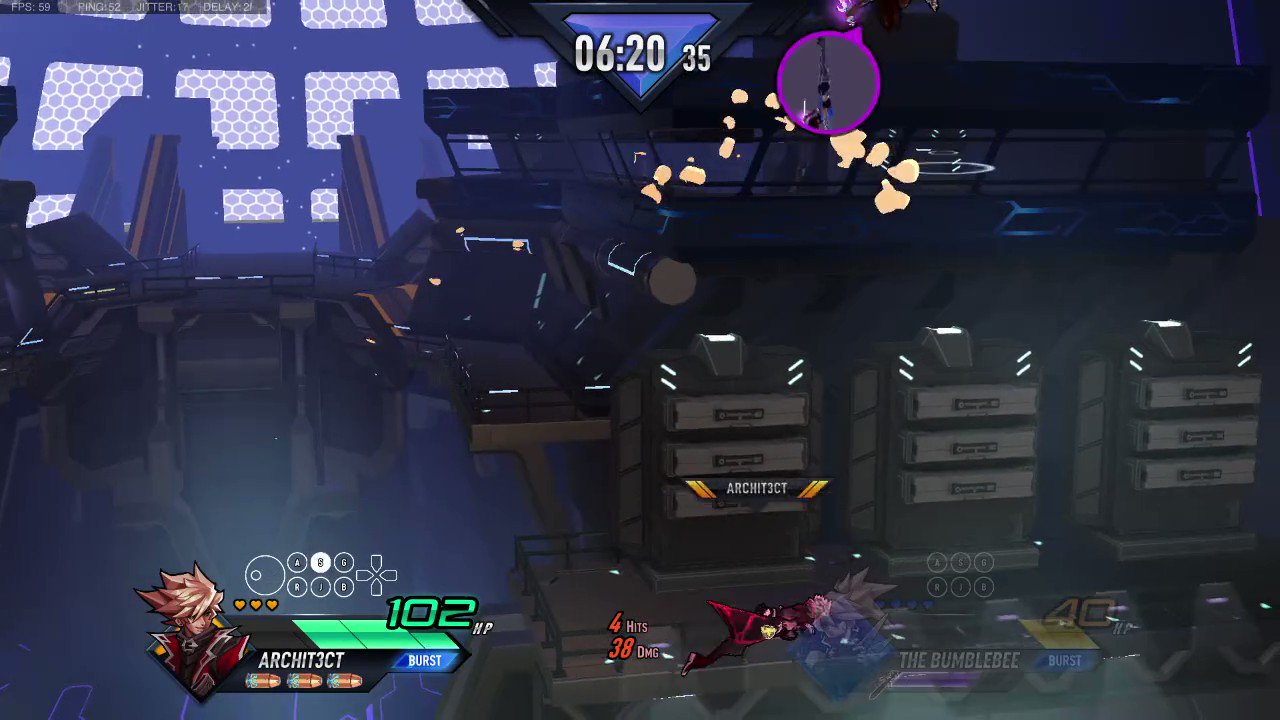Screen dimensions: 1280x720
Task: Select the ARCHIT3CT name label on the health bar
Action: tap(301, 660)
